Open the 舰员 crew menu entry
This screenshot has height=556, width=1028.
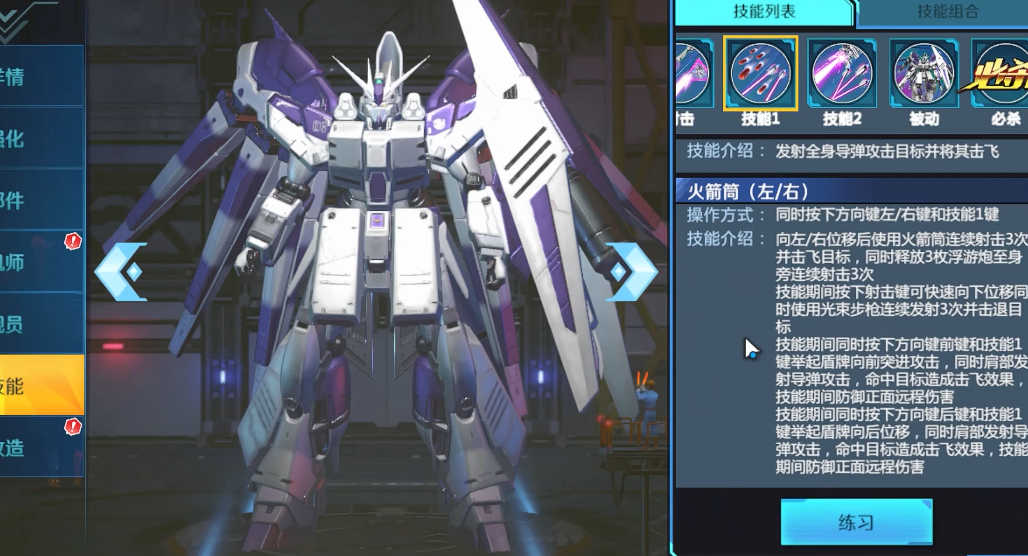[40, 324]
